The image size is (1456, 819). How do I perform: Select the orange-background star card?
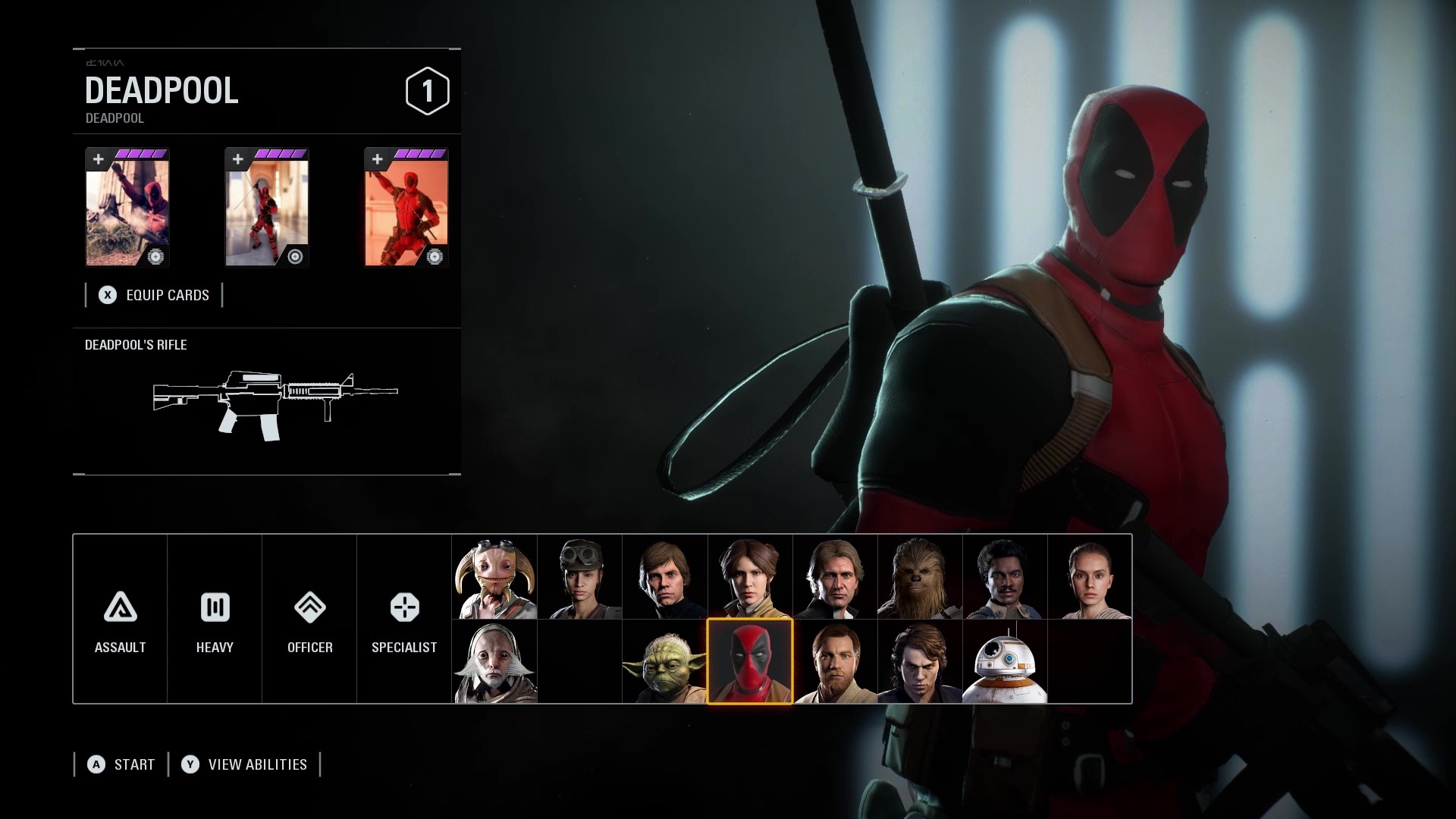406,208
